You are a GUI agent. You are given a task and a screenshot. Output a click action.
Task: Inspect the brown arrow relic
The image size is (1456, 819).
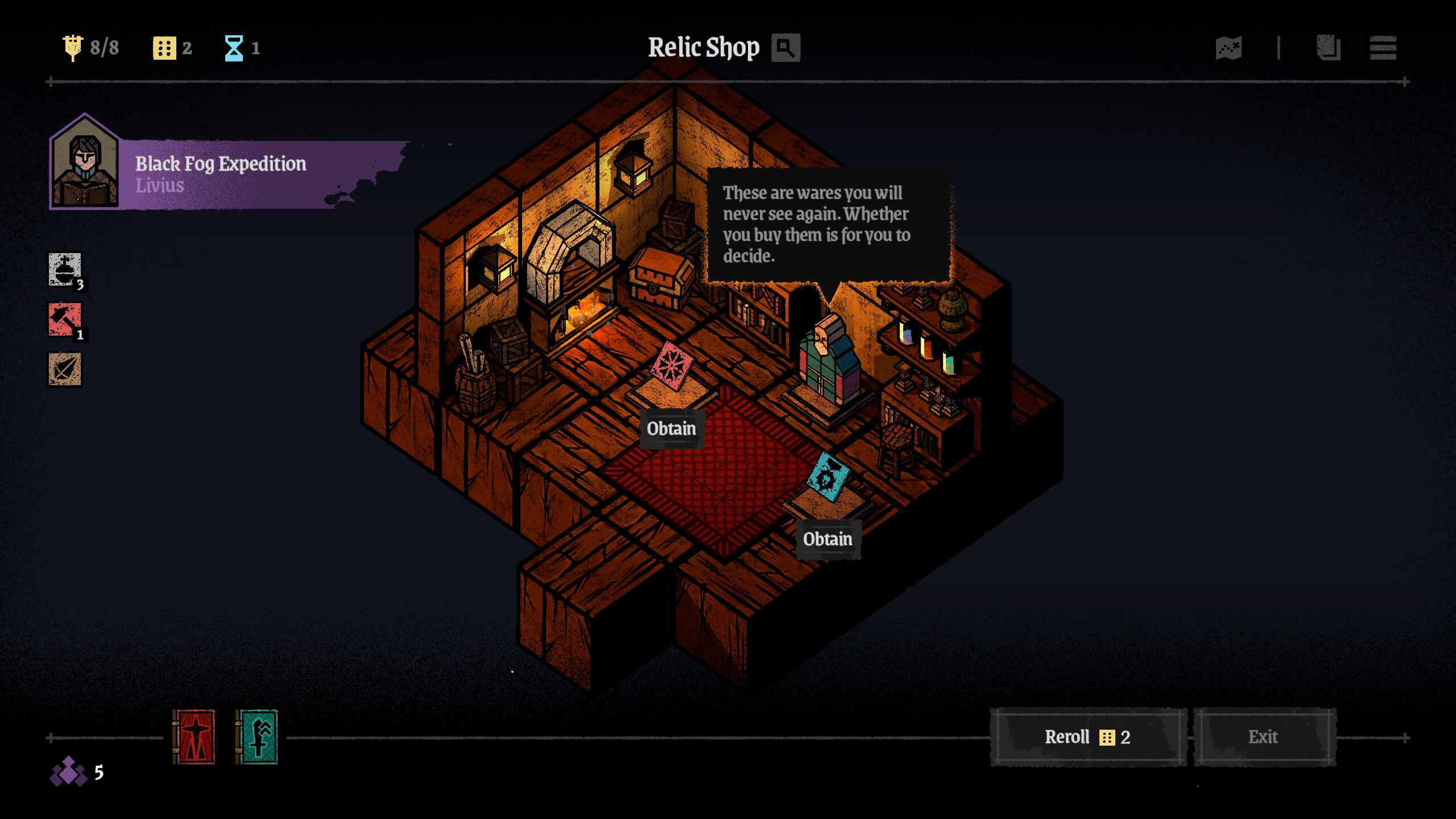65,370
